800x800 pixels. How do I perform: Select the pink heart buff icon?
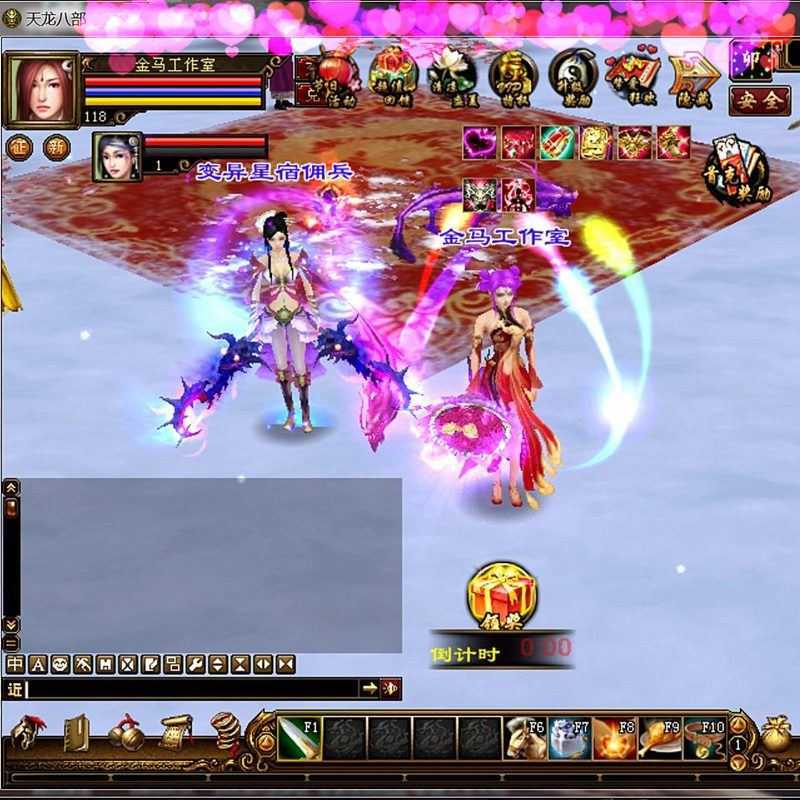[x=480, y=143]
